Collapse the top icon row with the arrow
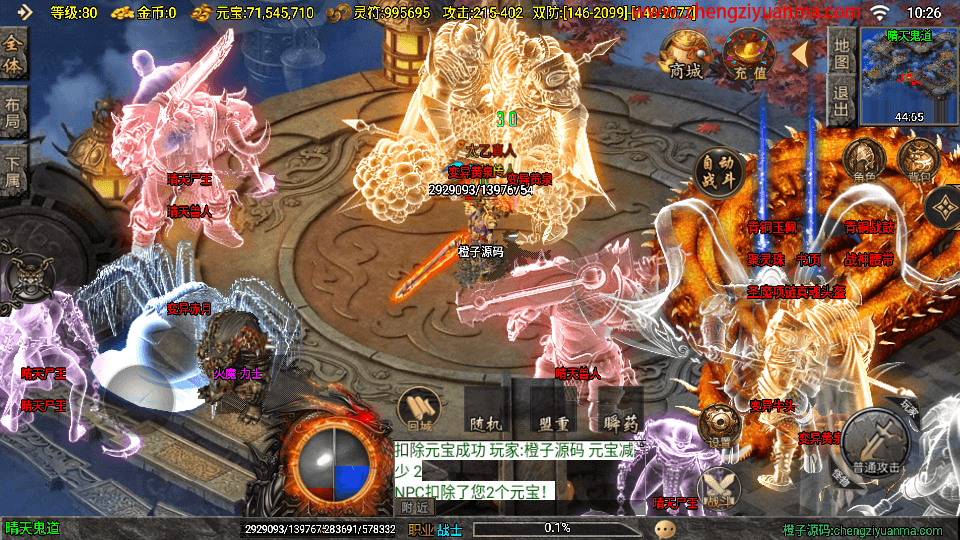This screenshot has height=540, width=960. [800, 52]
